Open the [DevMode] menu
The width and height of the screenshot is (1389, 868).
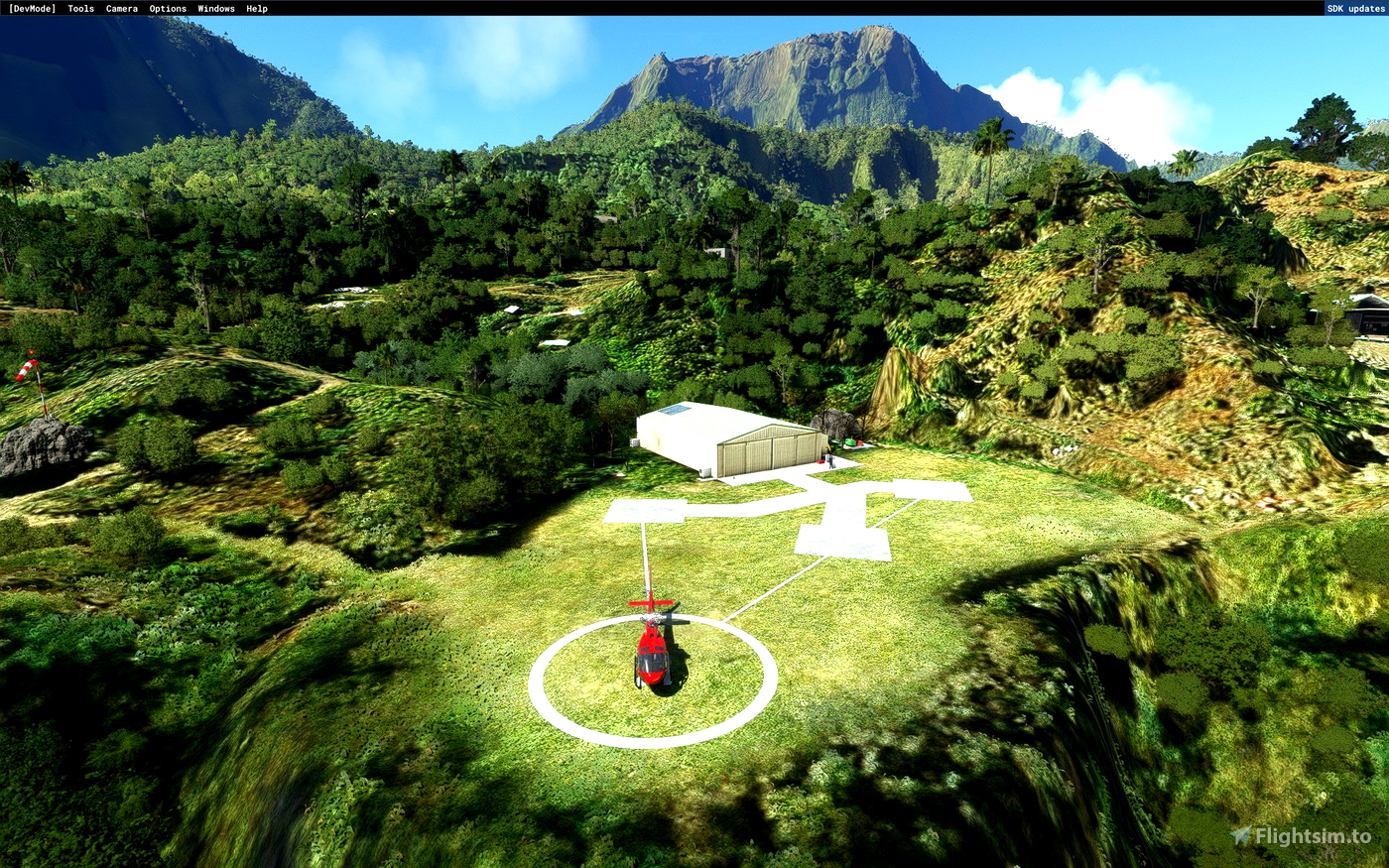(x=32, y=8)
